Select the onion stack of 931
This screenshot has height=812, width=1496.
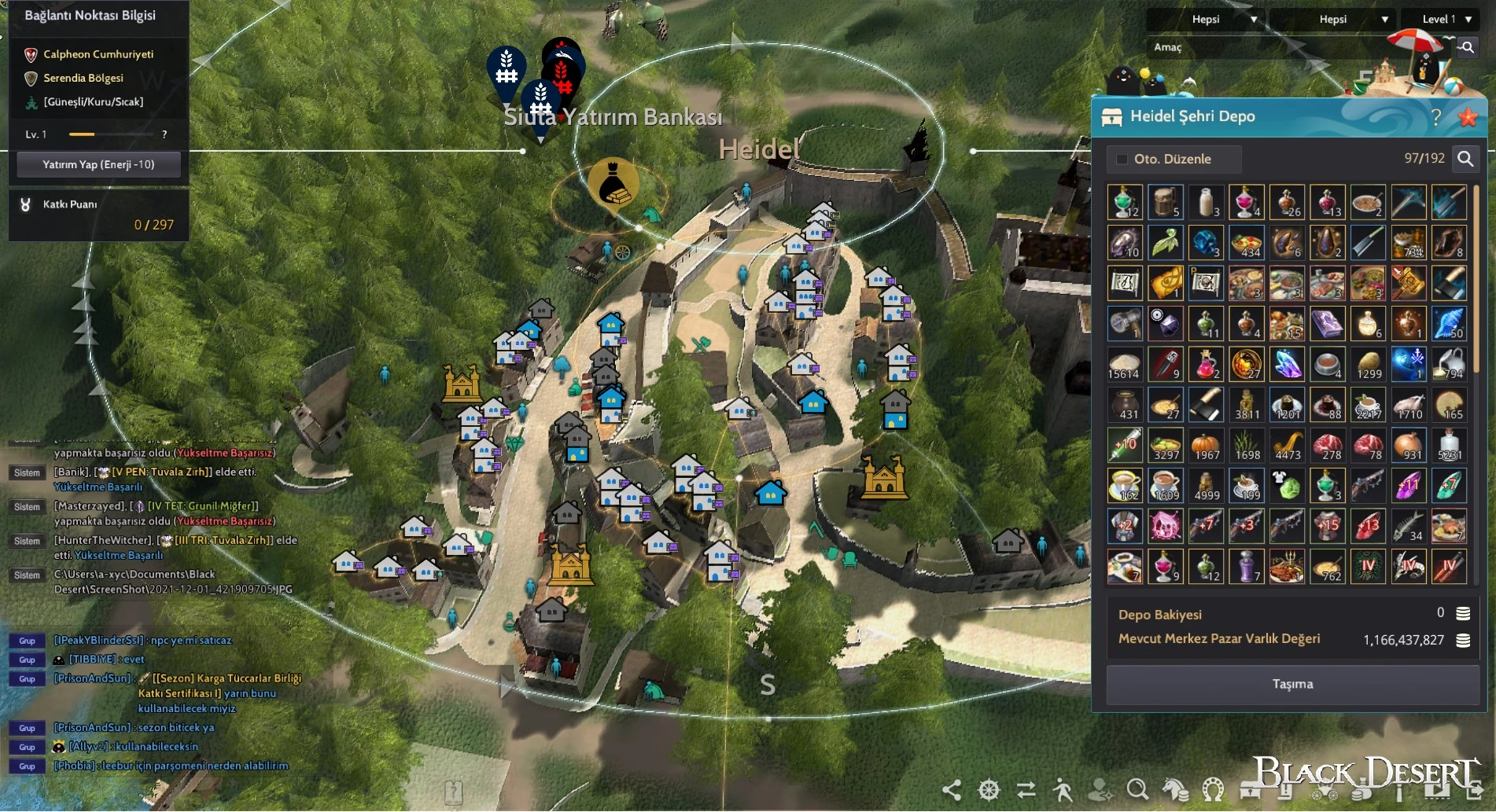[1408, 445]
